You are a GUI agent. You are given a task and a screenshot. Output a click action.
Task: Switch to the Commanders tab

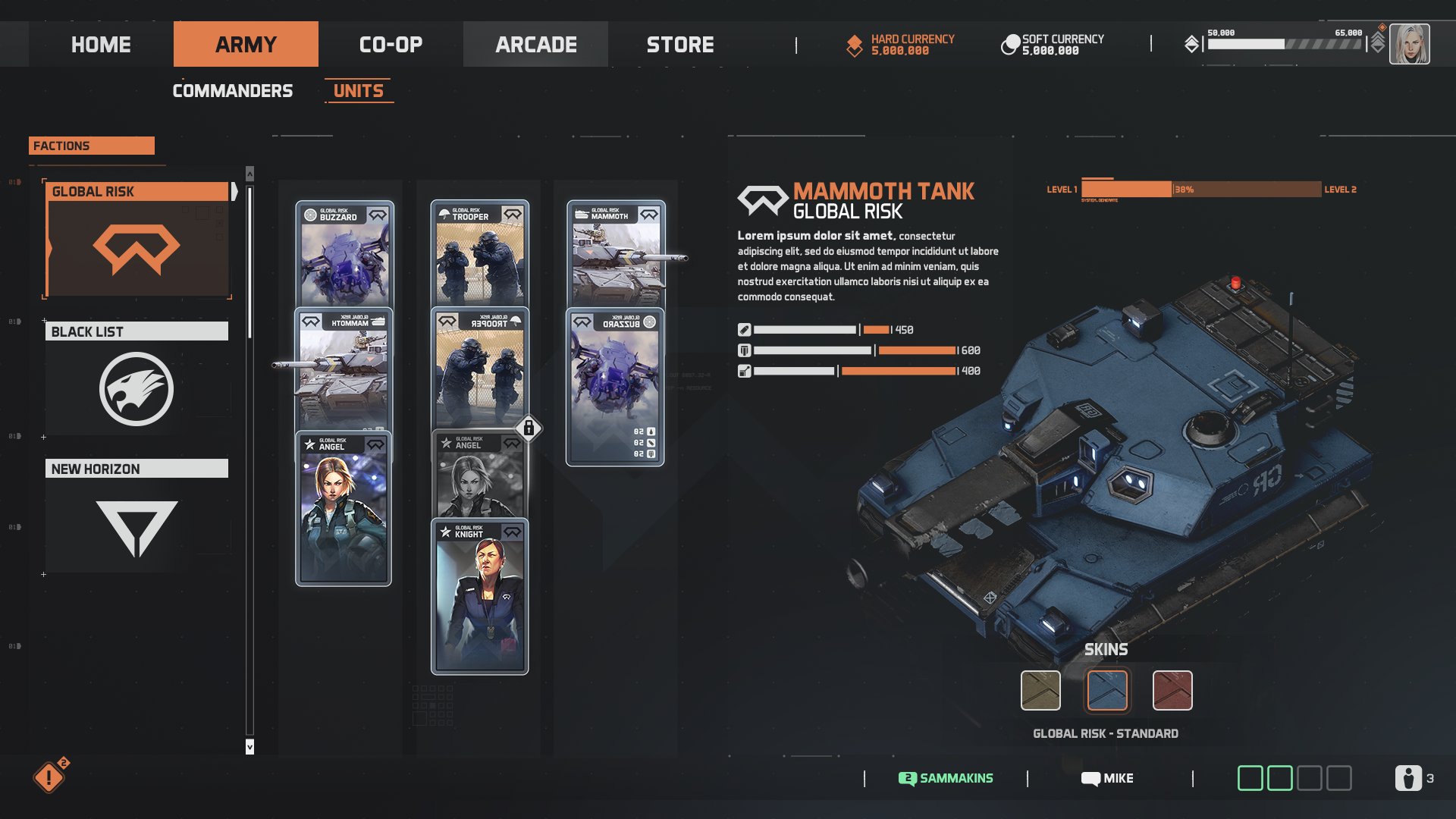[232, 91]
